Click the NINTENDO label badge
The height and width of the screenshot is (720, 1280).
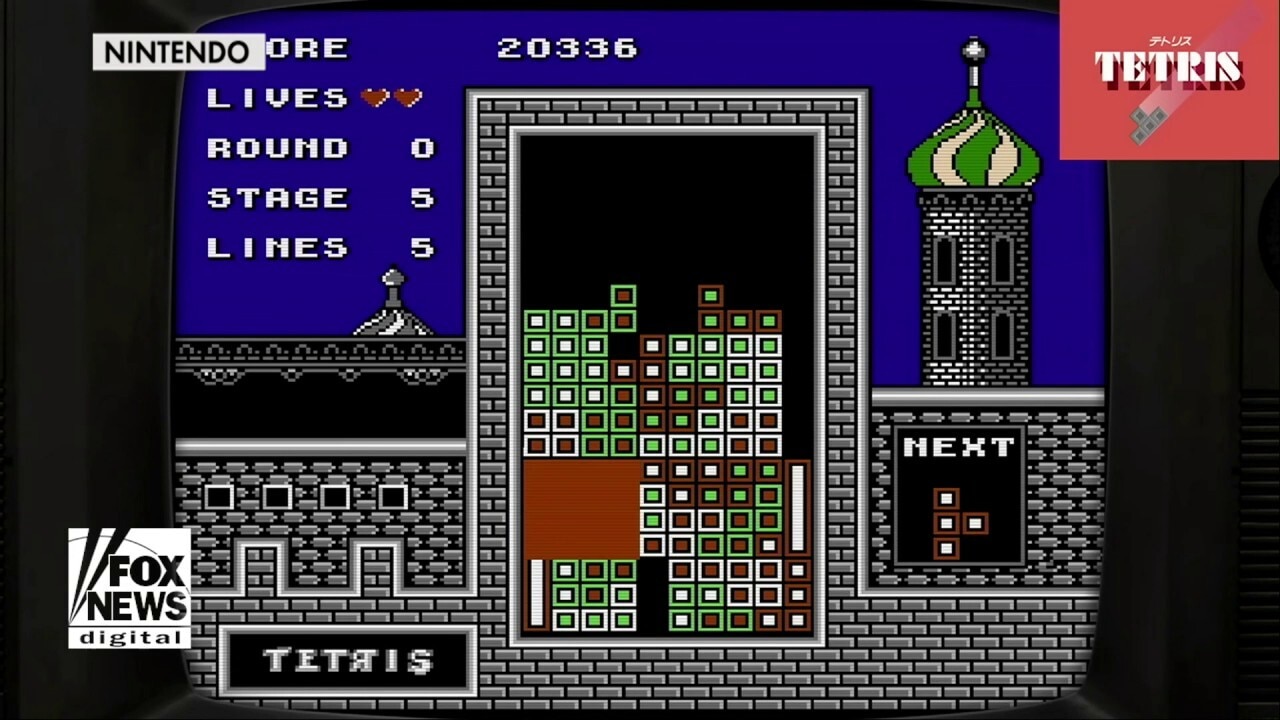180,52
